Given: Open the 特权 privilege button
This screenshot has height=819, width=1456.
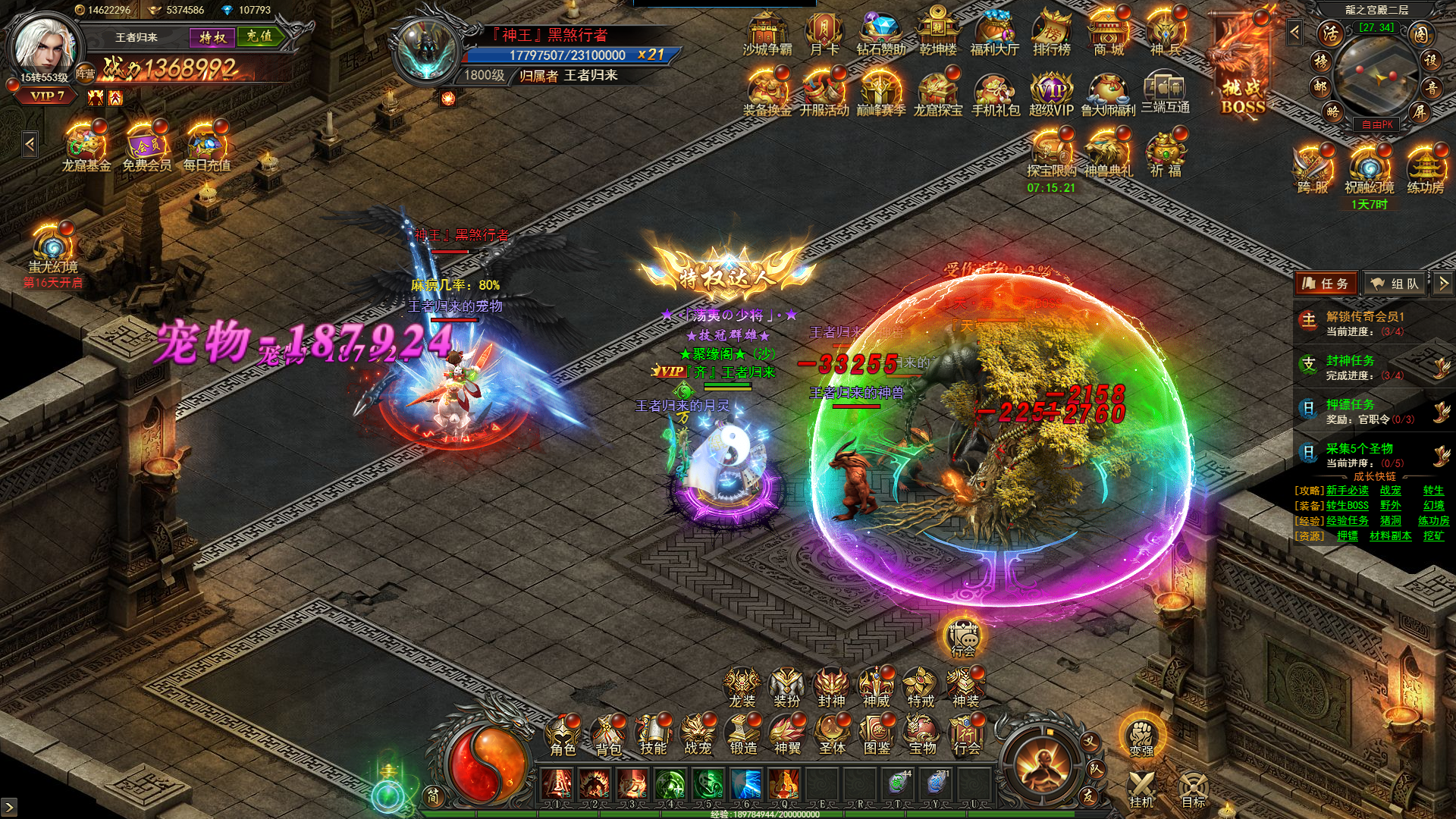Looking at the screenshot, I should coord(212,36).
